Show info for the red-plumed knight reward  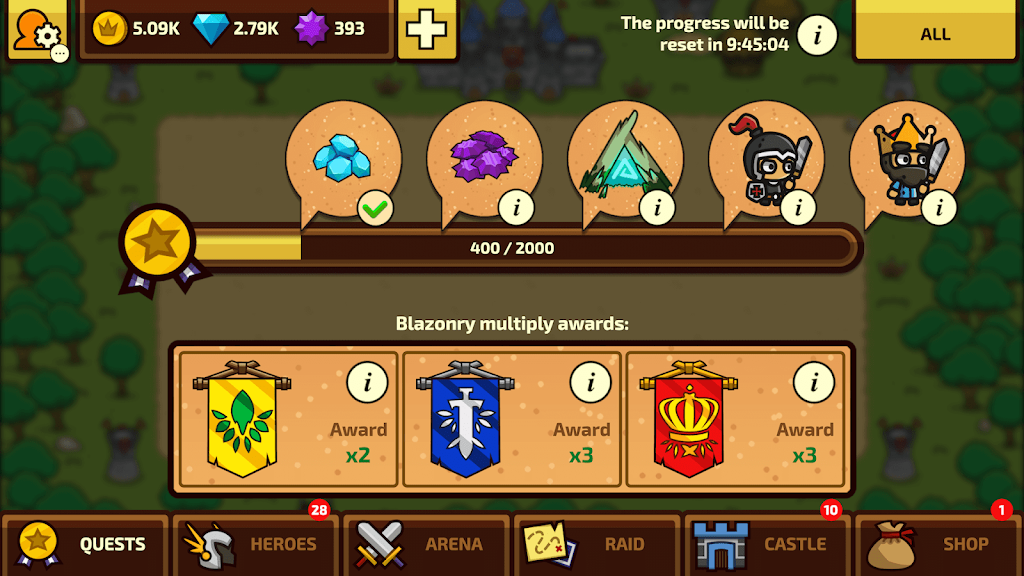pos(799,207)
